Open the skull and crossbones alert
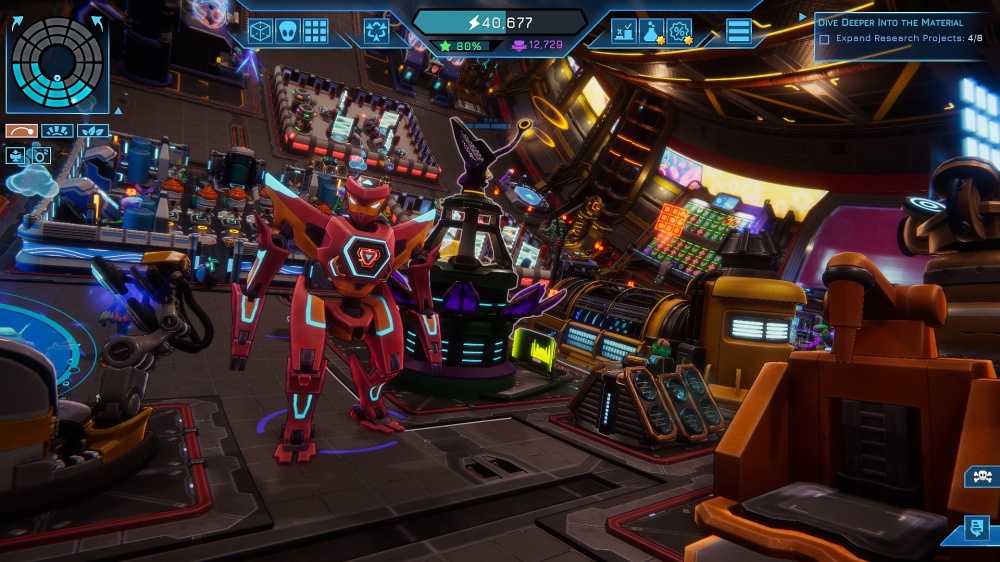Screen dimensions: 1000x562 979,477
